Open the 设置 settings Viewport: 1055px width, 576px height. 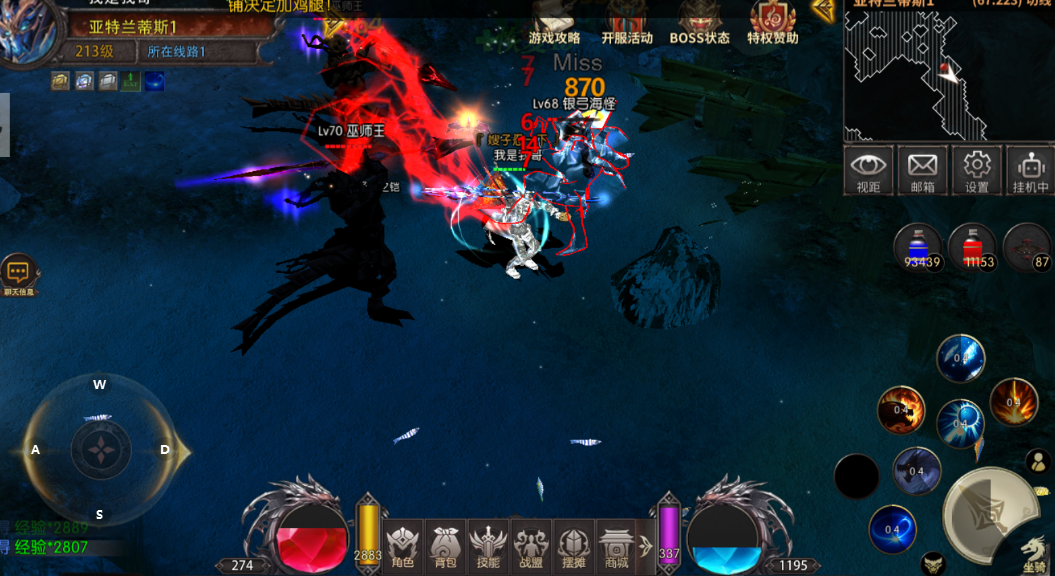click(976, 171)
